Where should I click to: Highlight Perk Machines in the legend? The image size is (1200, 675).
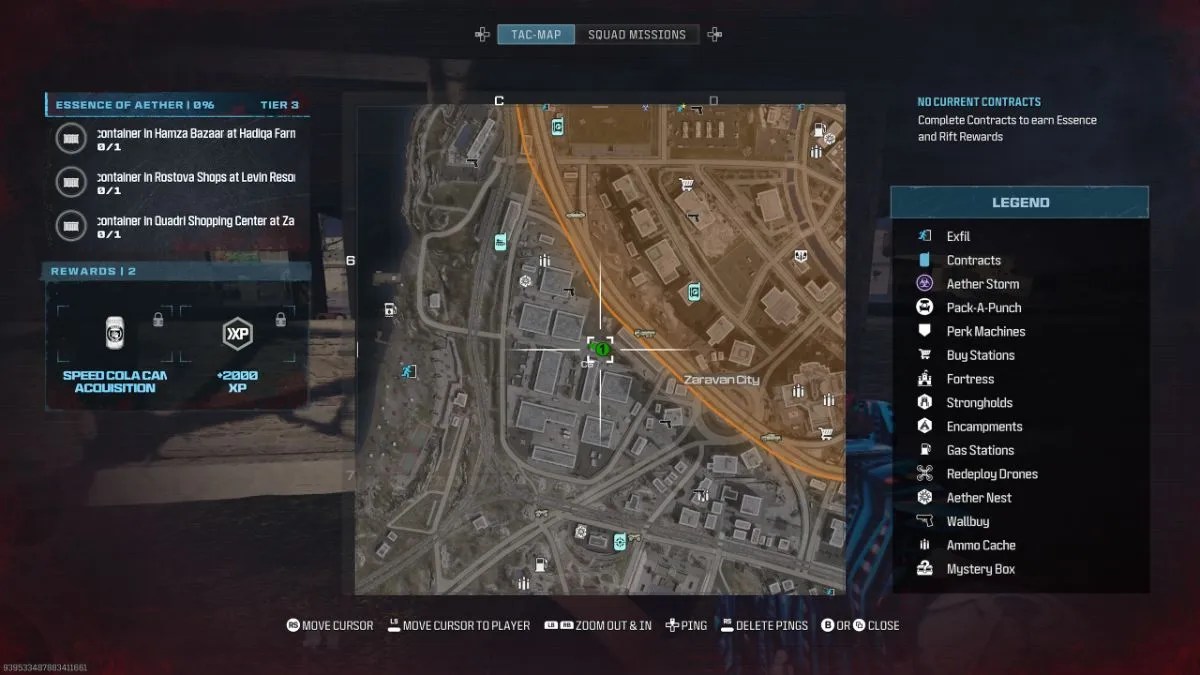(985, 331)
